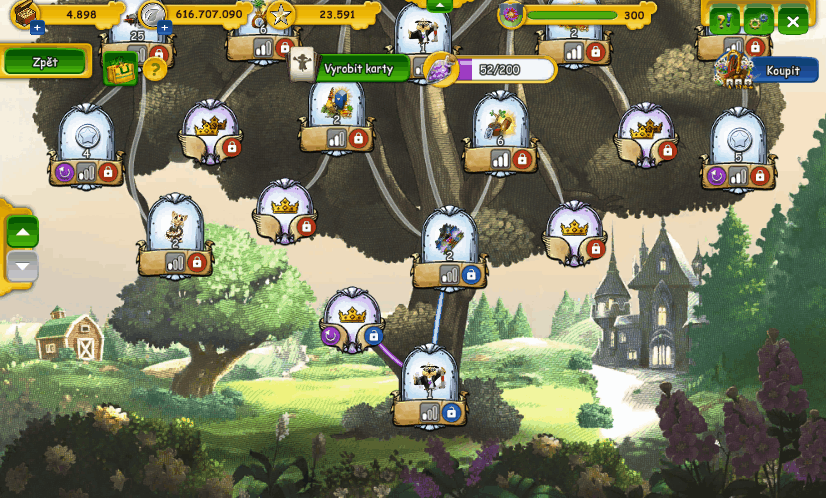Click the scarecrow card icon beside Vyrobit karty
Viewport: 826px width, 498px height.
pyautogui.click(x=303, y=65)
